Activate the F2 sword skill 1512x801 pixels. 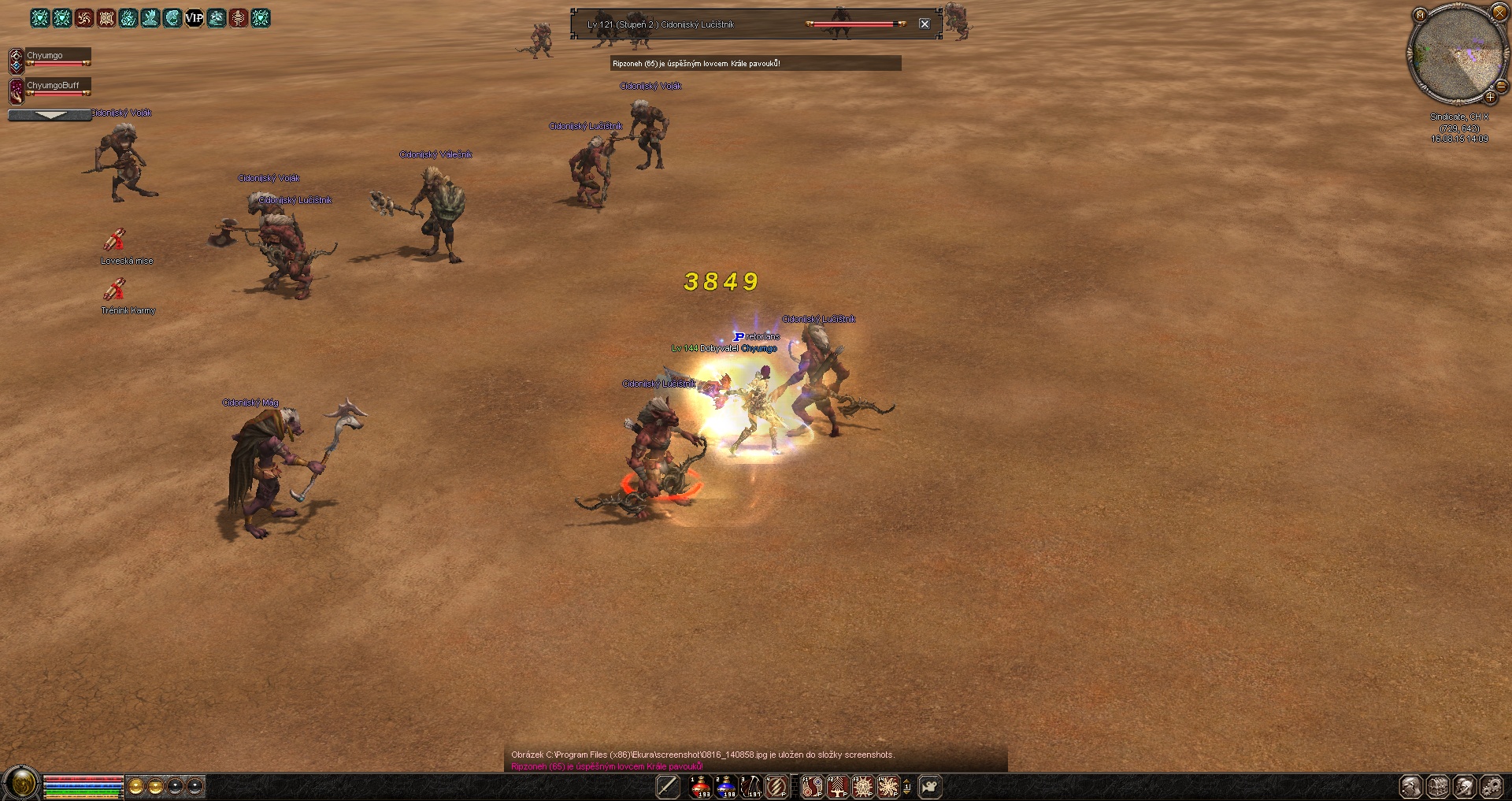point(837,786)
